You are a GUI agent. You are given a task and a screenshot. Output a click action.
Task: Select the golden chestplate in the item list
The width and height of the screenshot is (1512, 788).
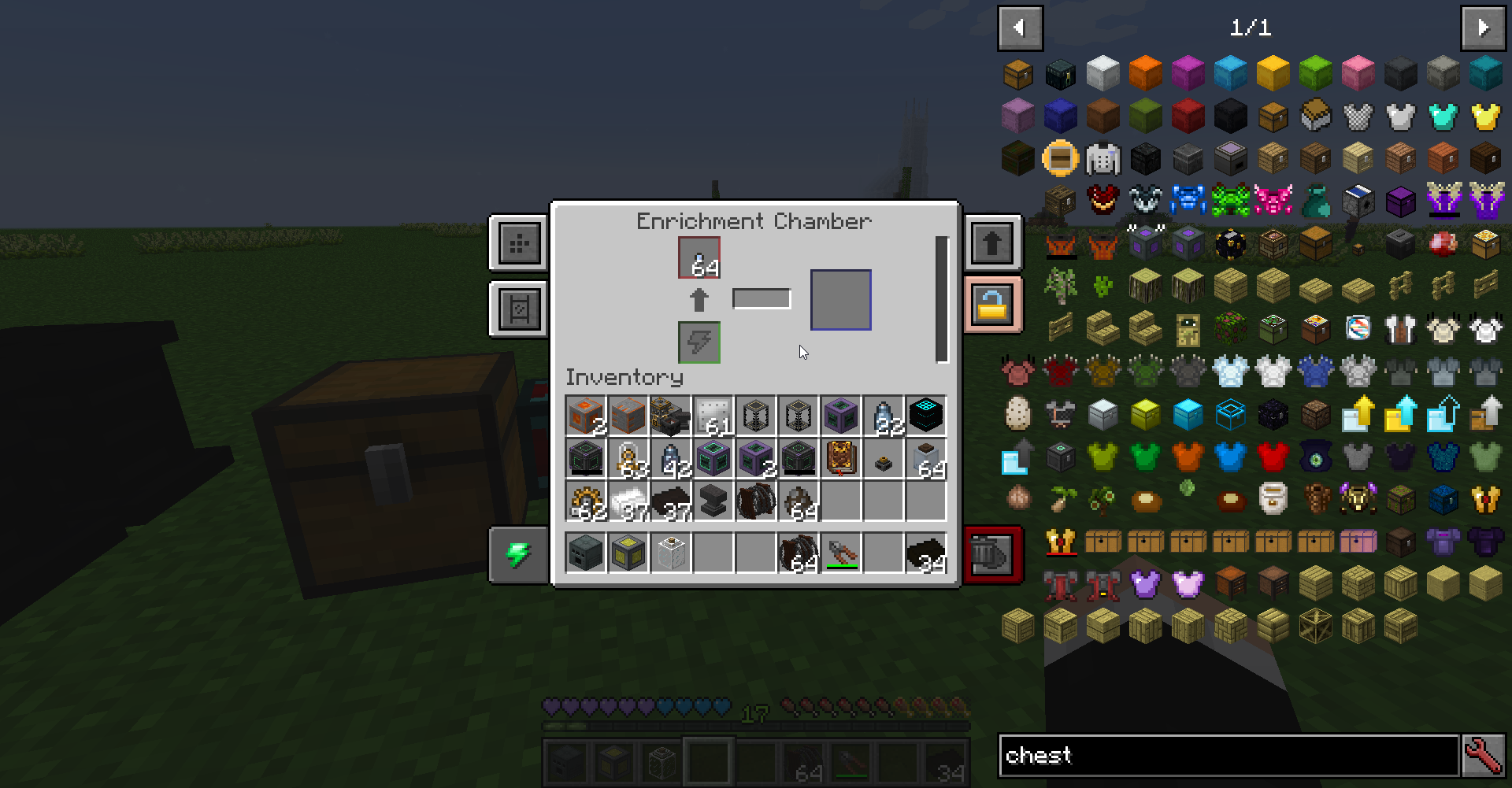click(1486, 116)
